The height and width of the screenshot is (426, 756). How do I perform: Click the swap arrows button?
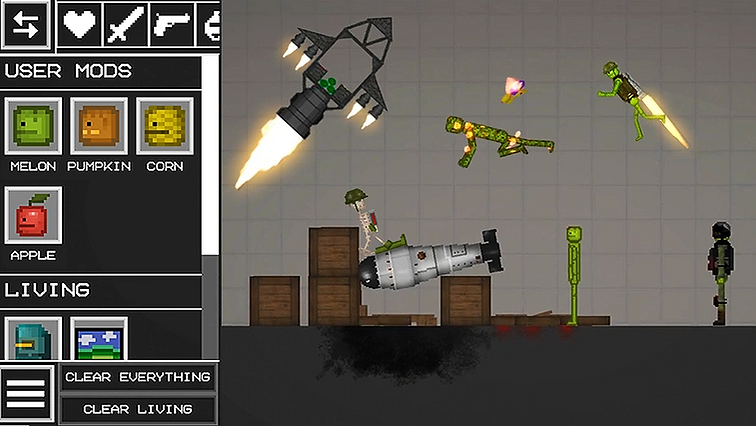[26, 26]
